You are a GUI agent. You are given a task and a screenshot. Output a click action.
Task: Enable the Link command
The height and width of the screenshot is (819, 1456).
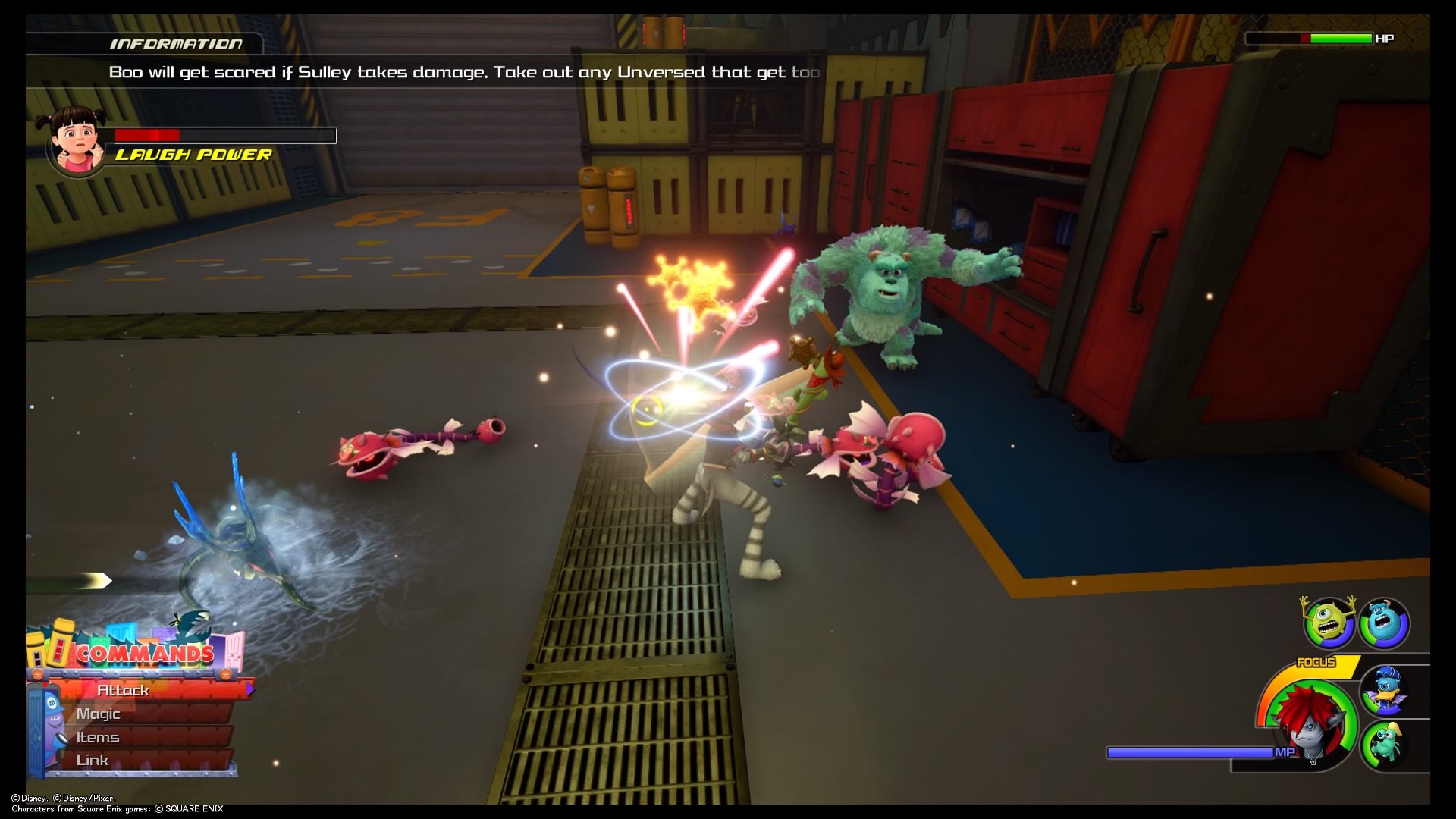coord(91,759)
